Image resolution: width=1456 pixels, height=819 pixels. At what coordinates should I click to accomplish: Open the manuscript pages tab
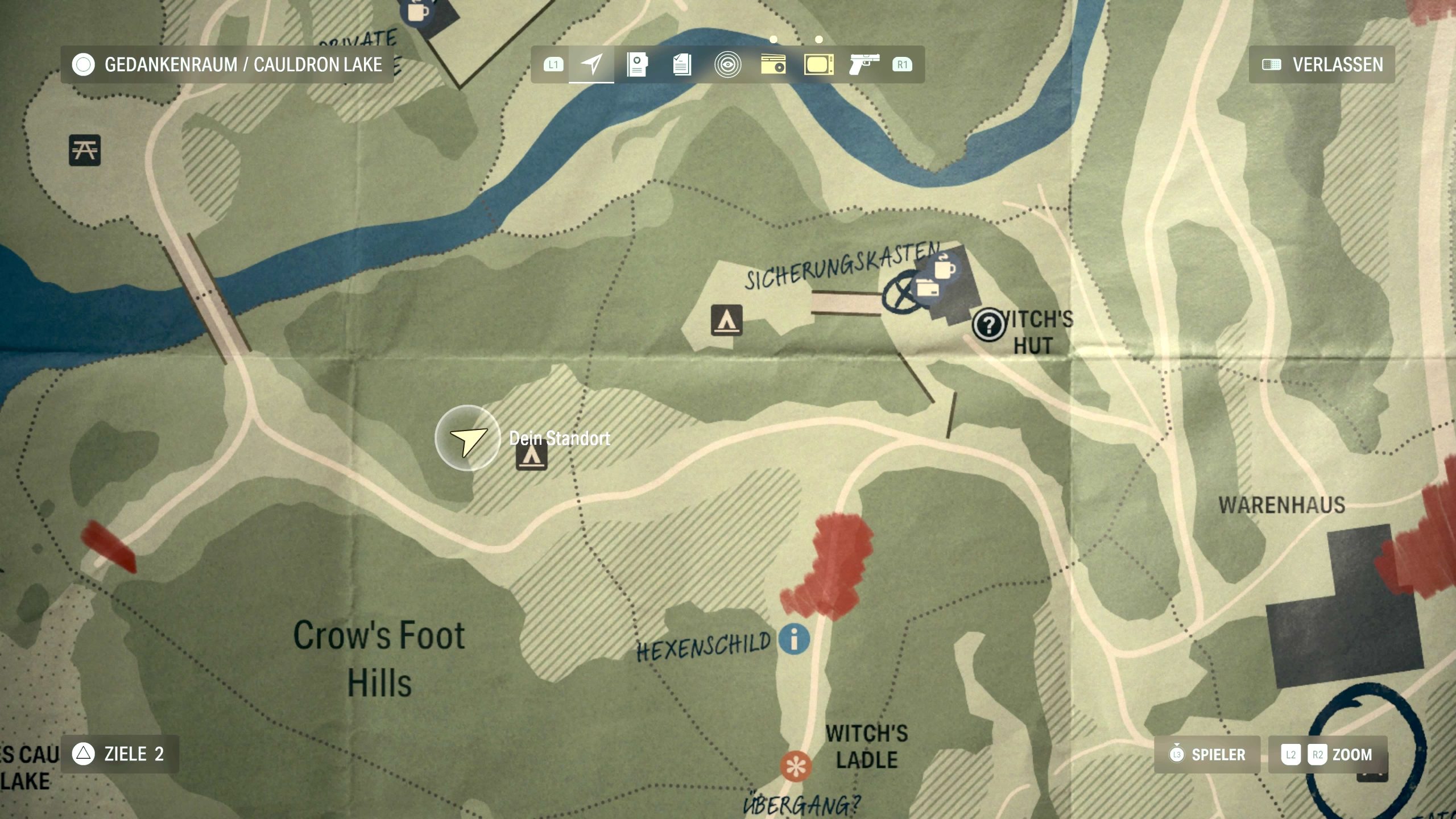point(682,64)
